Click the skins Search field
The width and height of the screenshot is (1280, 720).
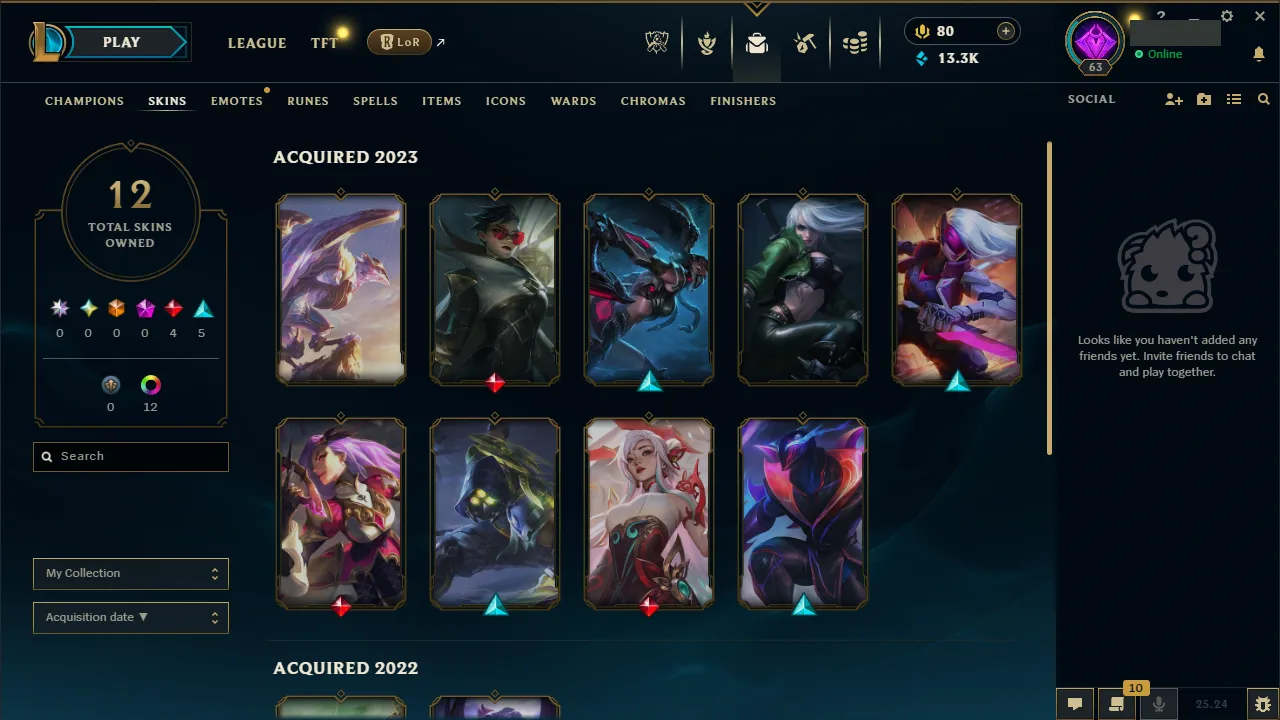click(130, 456)
